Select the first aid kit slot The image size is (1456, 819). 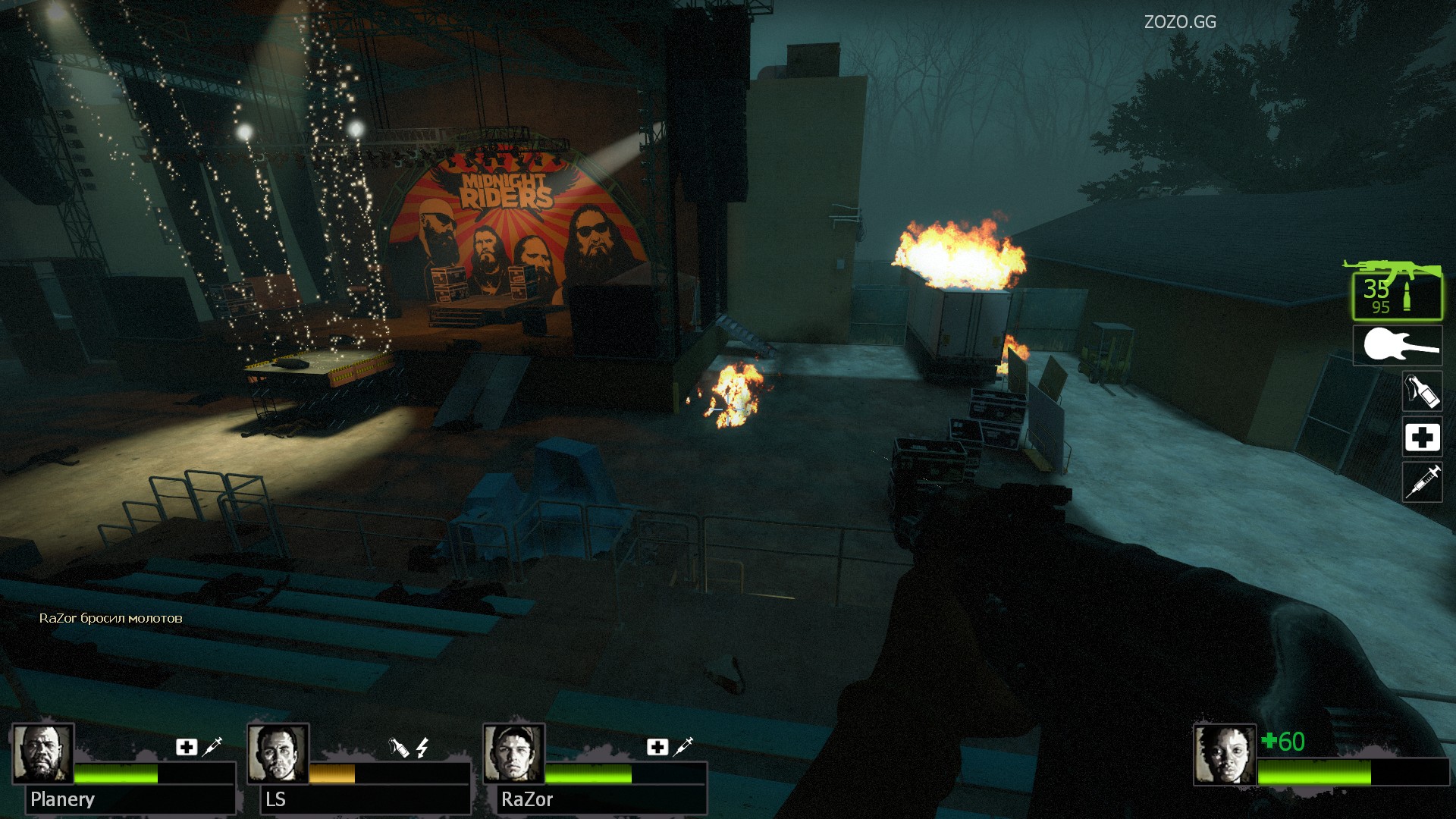coord(1422,438)
